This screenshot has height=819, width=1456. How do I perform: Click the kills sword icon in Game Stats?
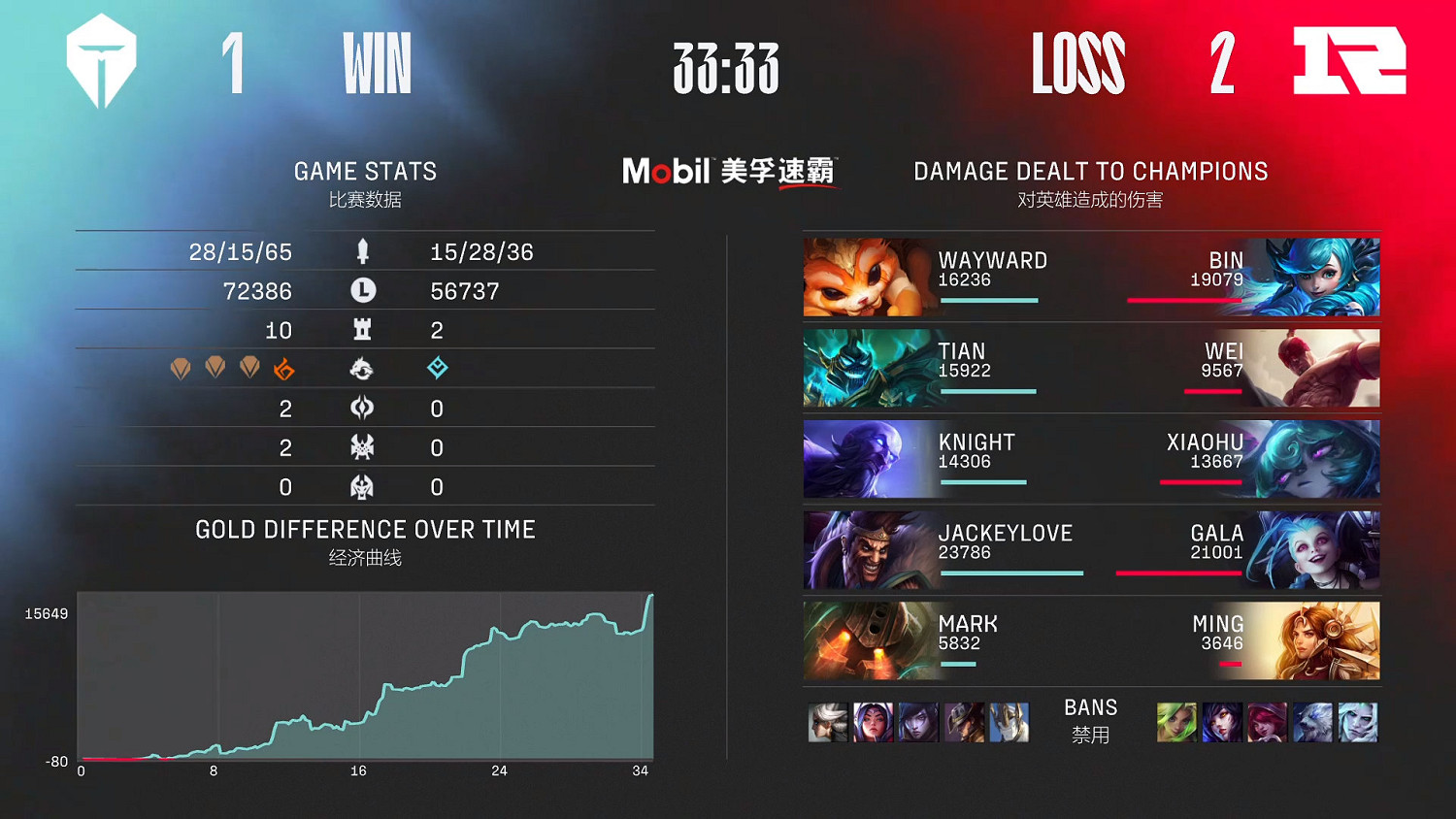tap(362, 250)
